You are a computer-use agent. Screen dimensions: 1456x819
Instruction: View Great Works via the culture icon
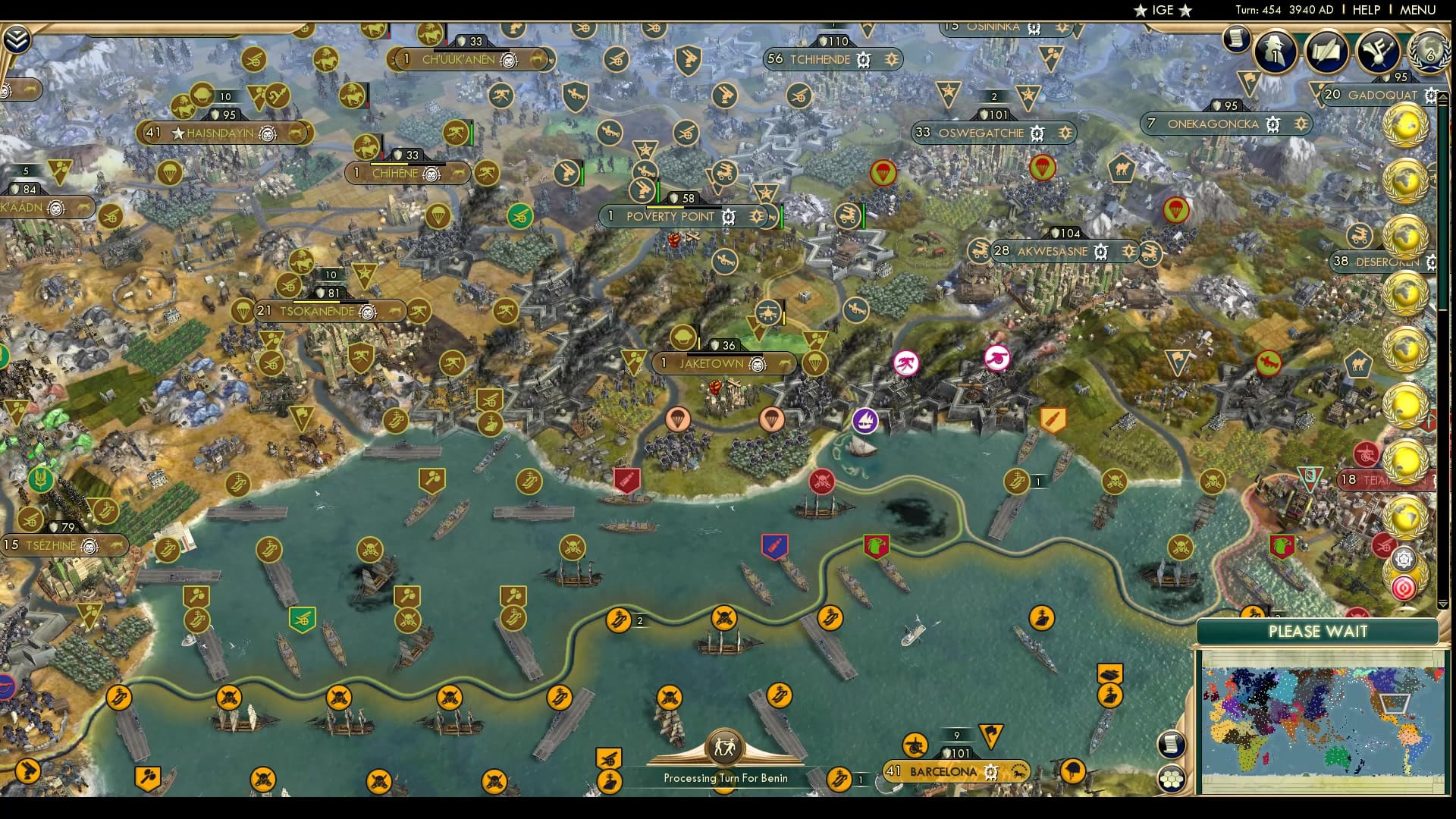coord(1377,52)
